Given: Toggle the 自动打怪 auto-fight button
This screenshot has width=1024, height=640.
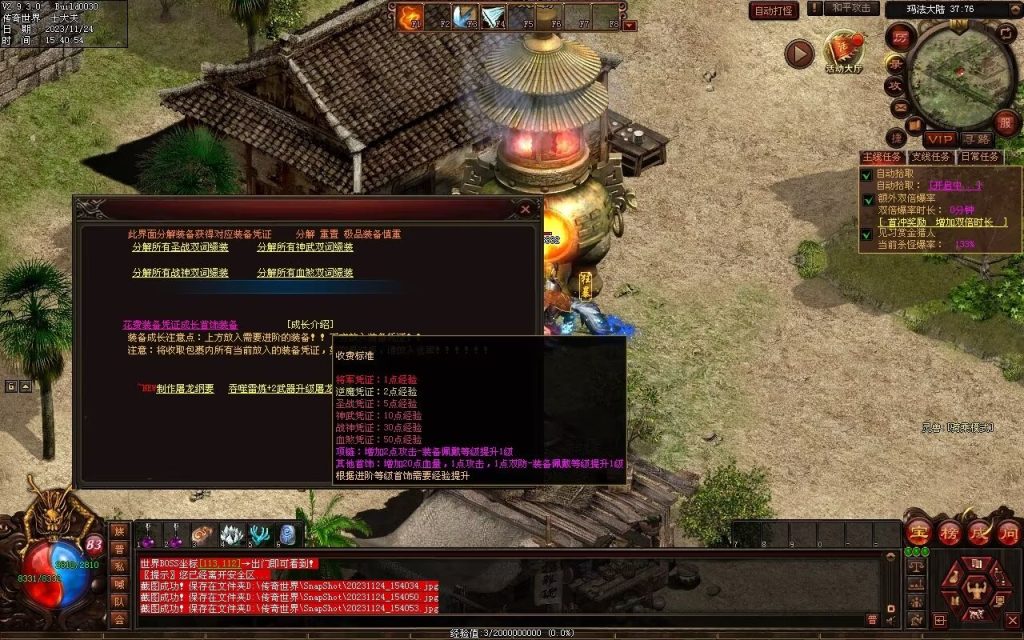Looking at the screenshot, I should pyautogui.click(x=774, y=11).
